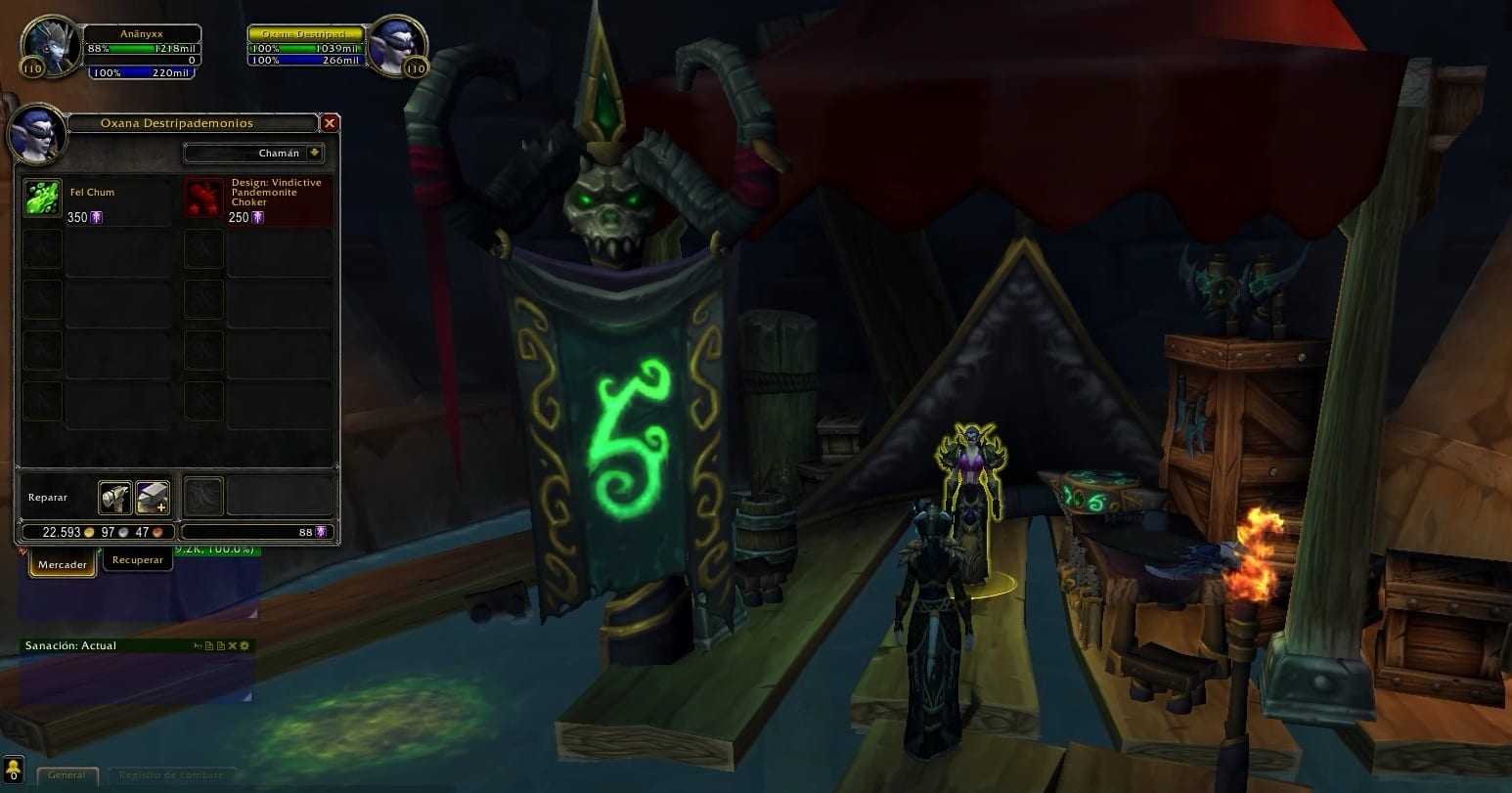Switch to the Mercader tab
1512x793 pixels.
(63, 564)
